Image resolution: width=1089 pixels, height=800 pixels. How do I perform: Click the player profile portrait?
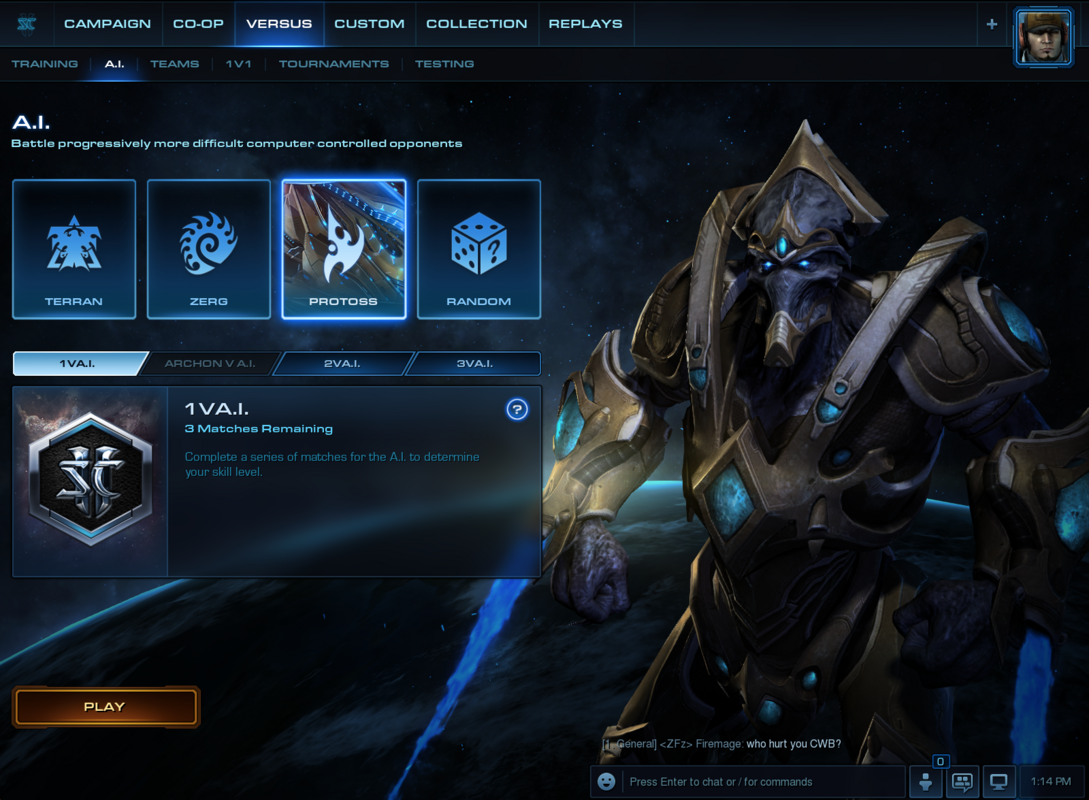pos(1043,38)
